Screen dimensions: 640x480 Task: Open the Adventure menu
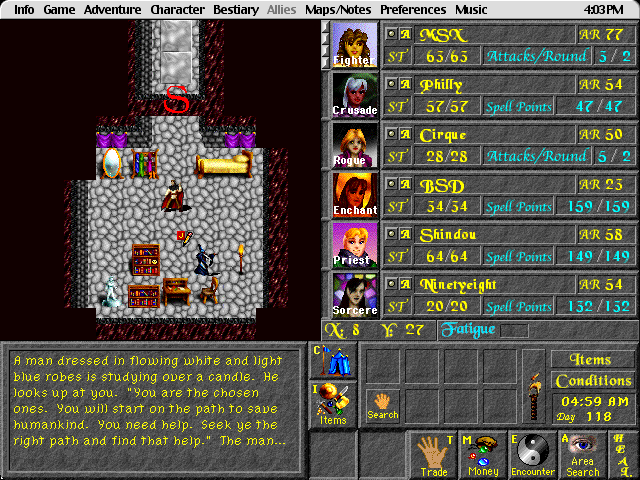(x=112, y=9)
